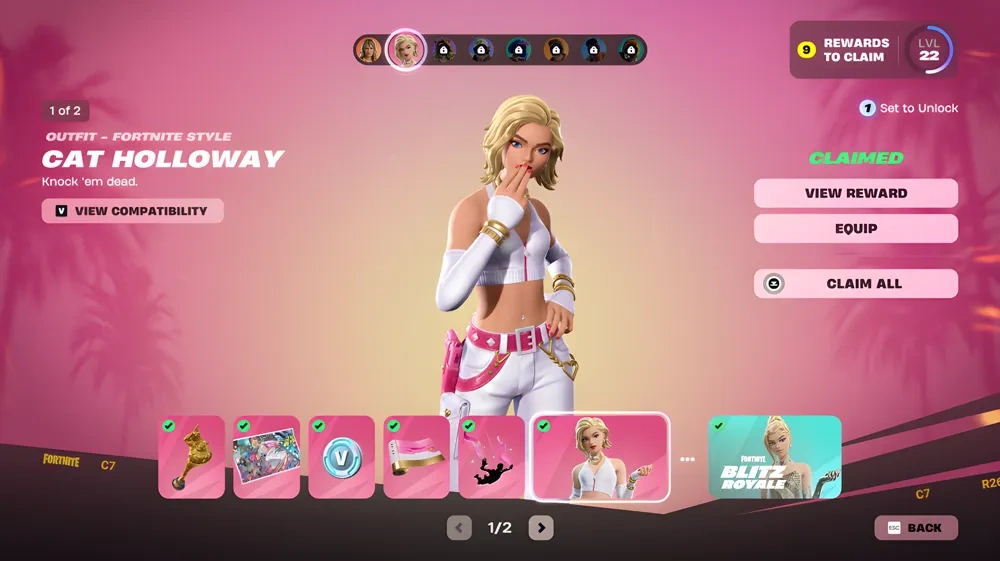Screen dimensions: 1000x561
Task: Switch to the first character portrait tab
Action: [x=370, y=50]
